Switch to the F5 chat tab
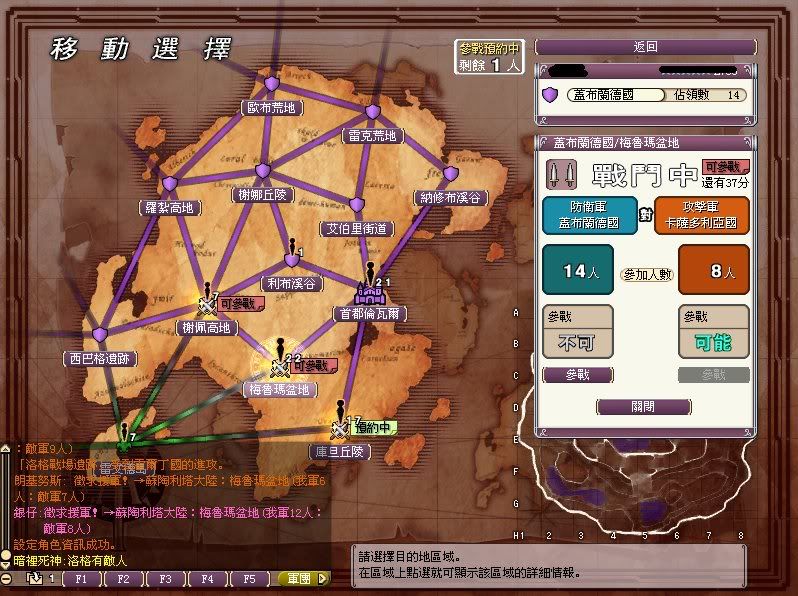 pyautogui.click(x=250, y=578)
